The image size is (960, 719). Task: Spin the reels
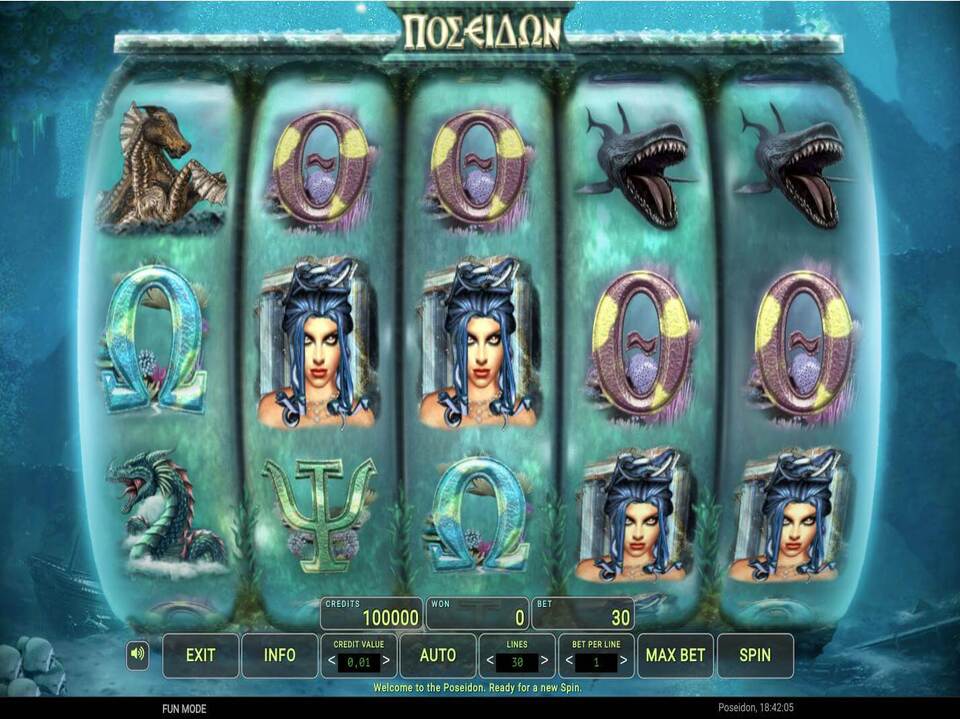755,655
